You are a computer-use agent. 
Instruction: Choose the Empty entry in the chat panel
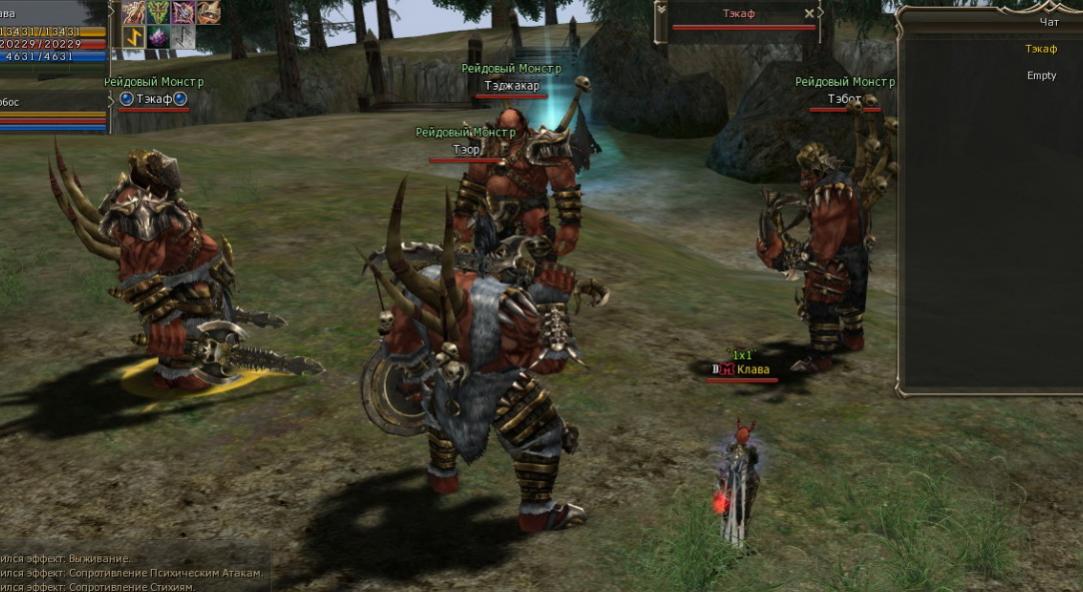point(1041,76)
